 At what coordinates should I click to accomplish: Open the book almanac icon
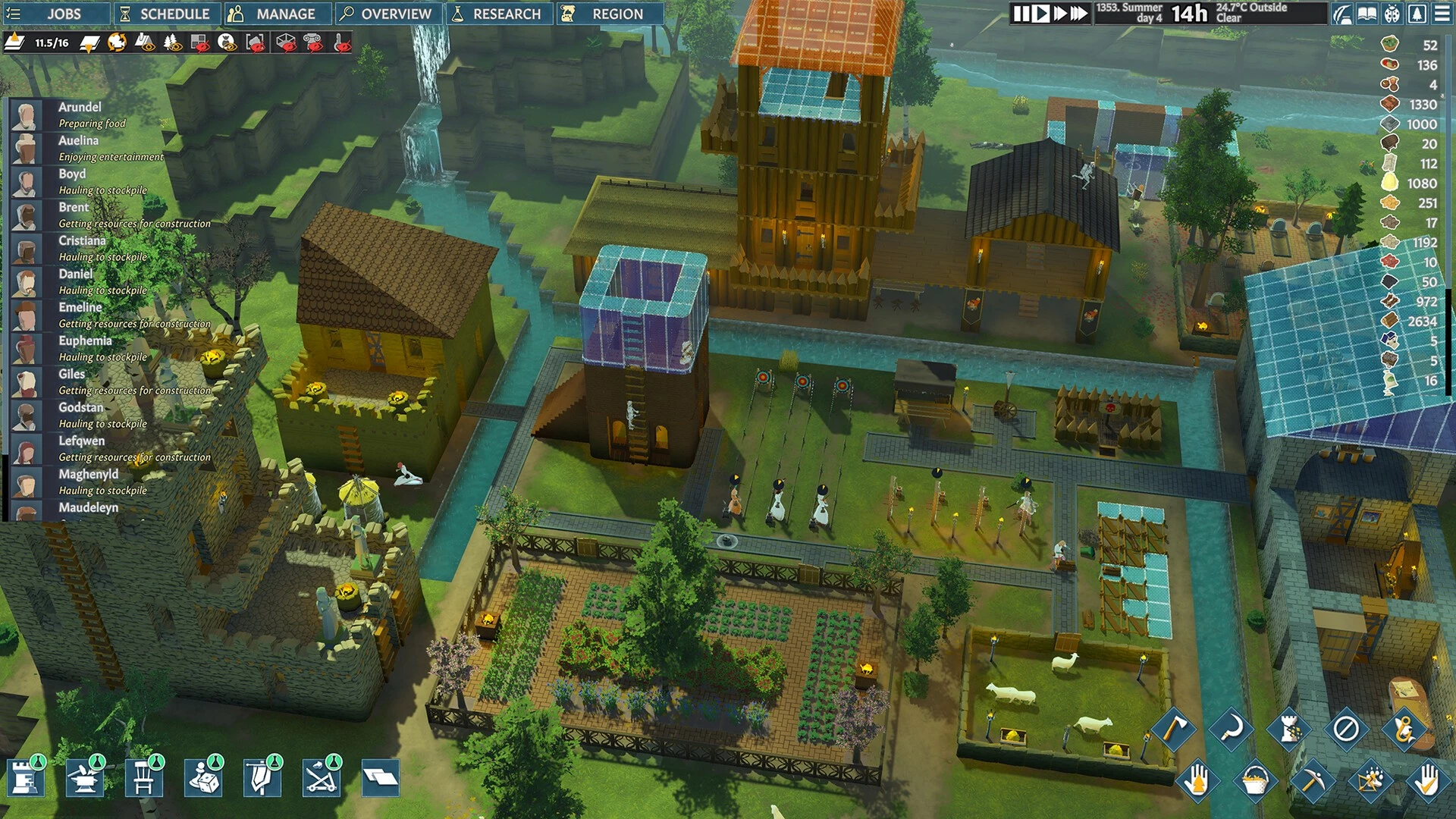[x=1367, y=14]
